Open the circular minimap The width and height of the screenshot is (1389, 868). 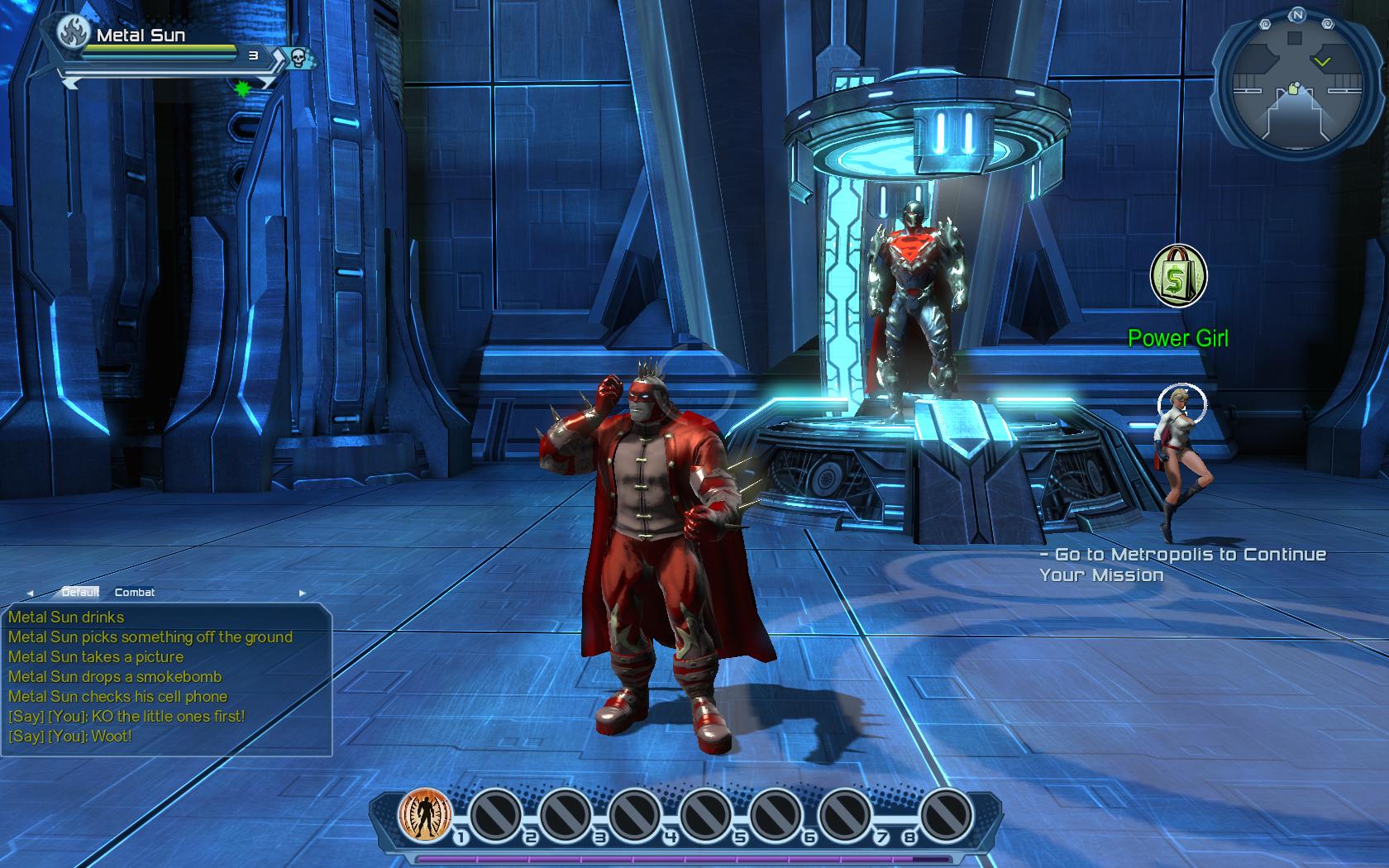click(x=1296, y=87)
